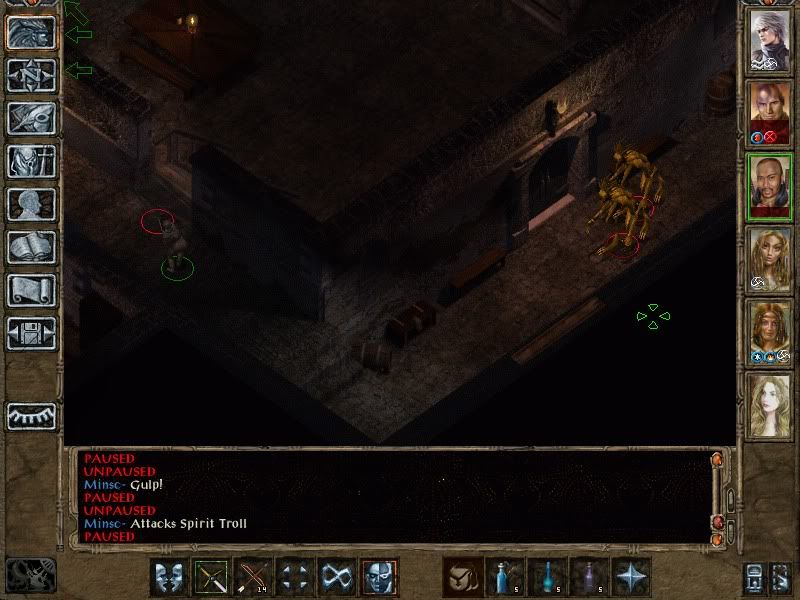Click the four-pointed star ability button
The image size is (800, 600).
click(632, 577)
